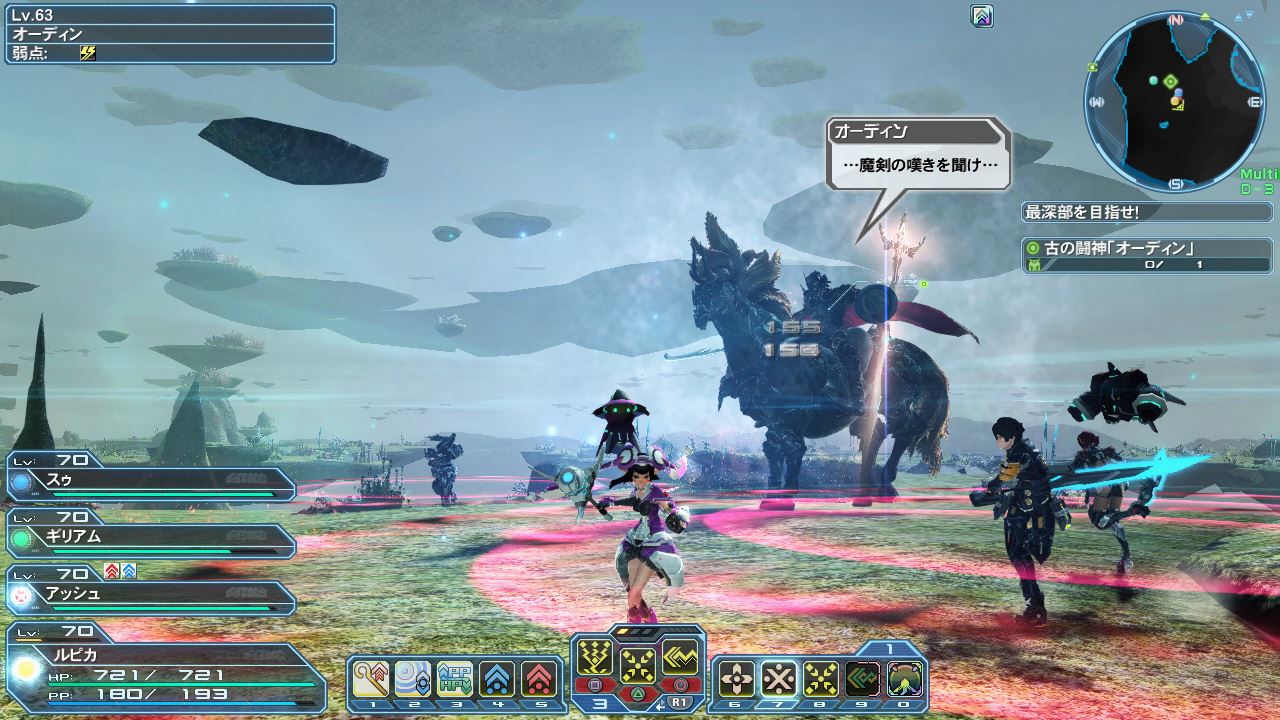Select the highlighted X-shaped technique in slot 7

tap(779, 680)
